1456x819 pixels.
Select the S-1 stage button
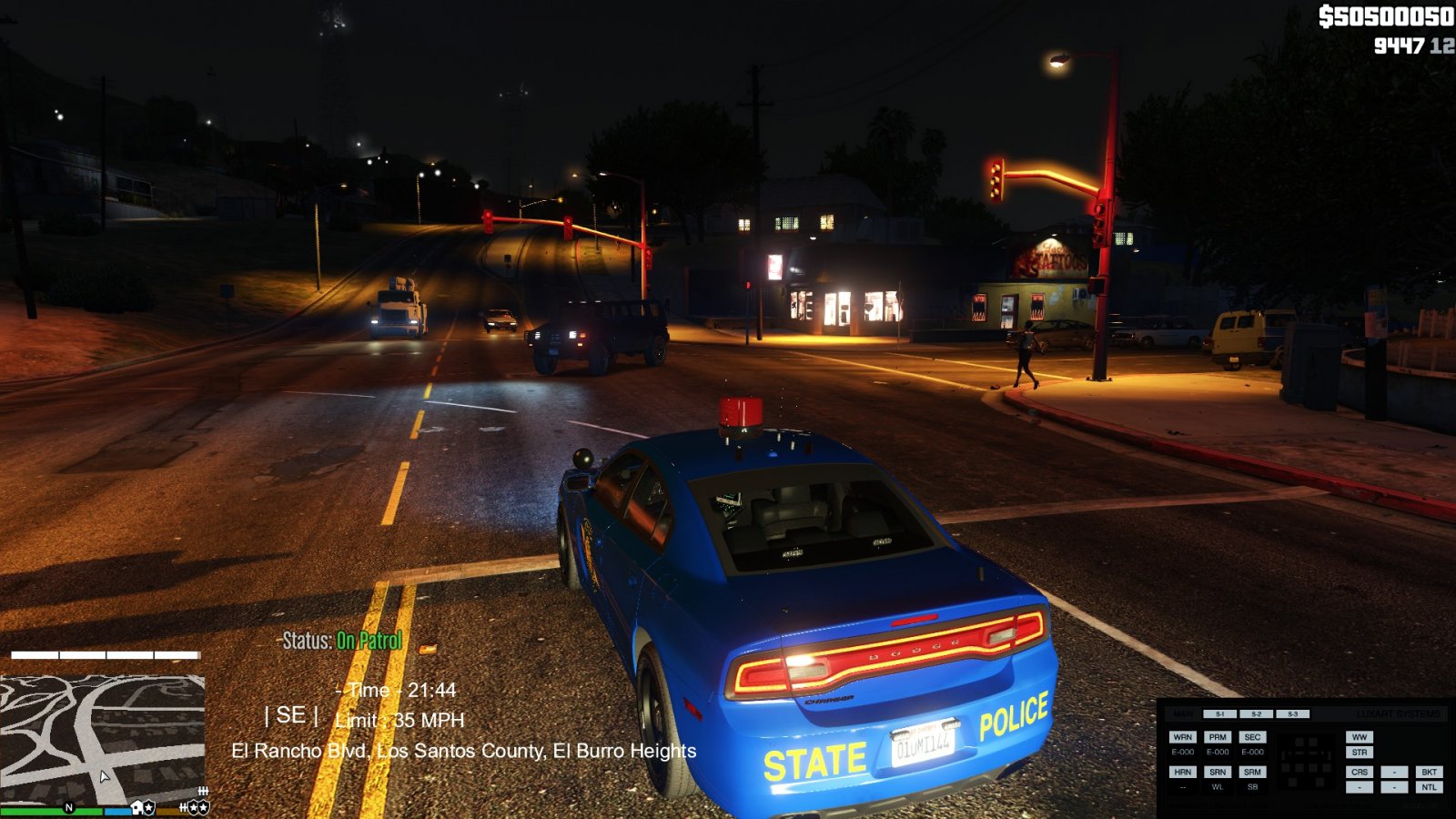1219,714
